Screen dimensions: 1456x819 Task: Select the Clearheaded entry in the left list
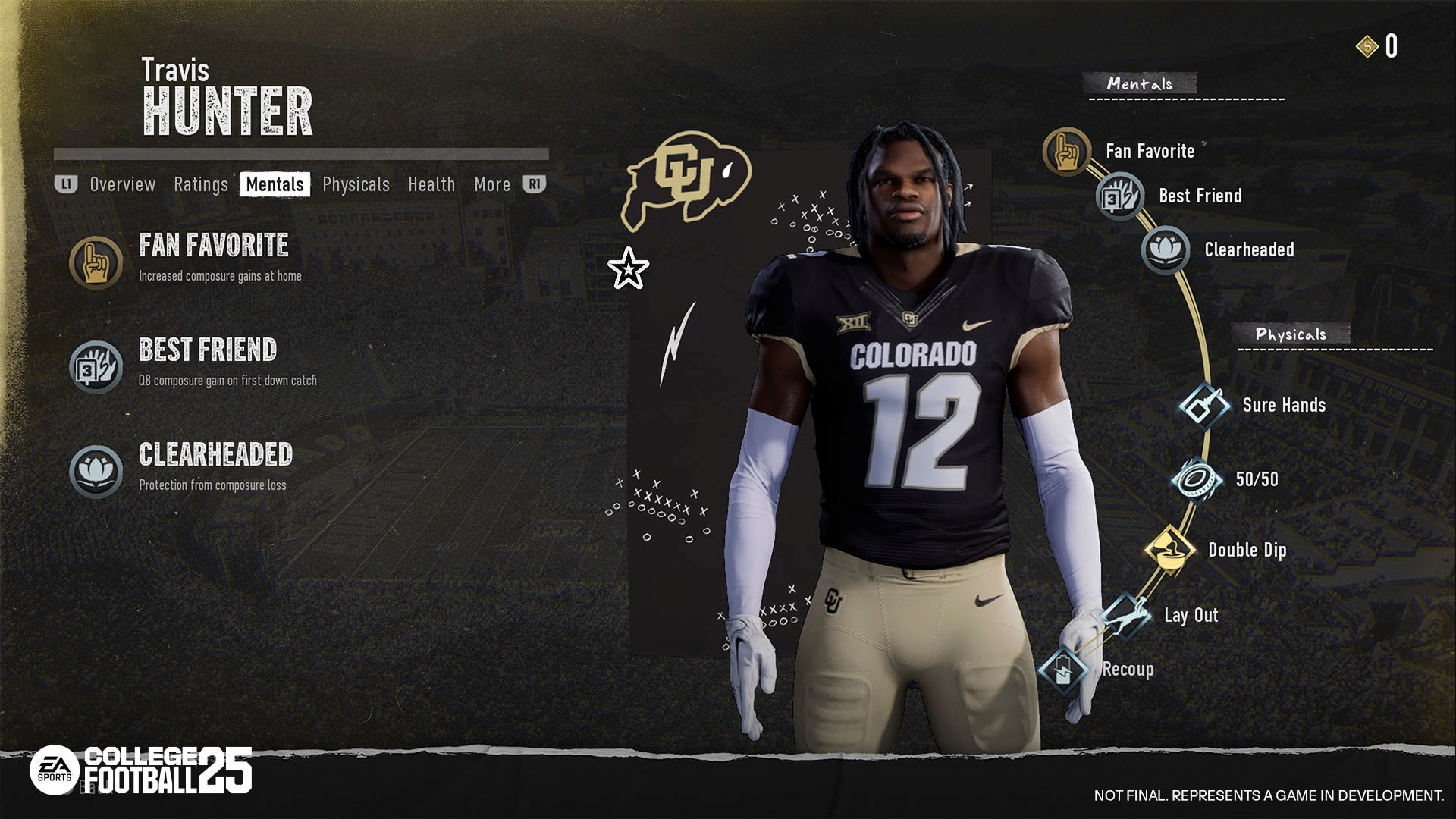coord(215,455)
